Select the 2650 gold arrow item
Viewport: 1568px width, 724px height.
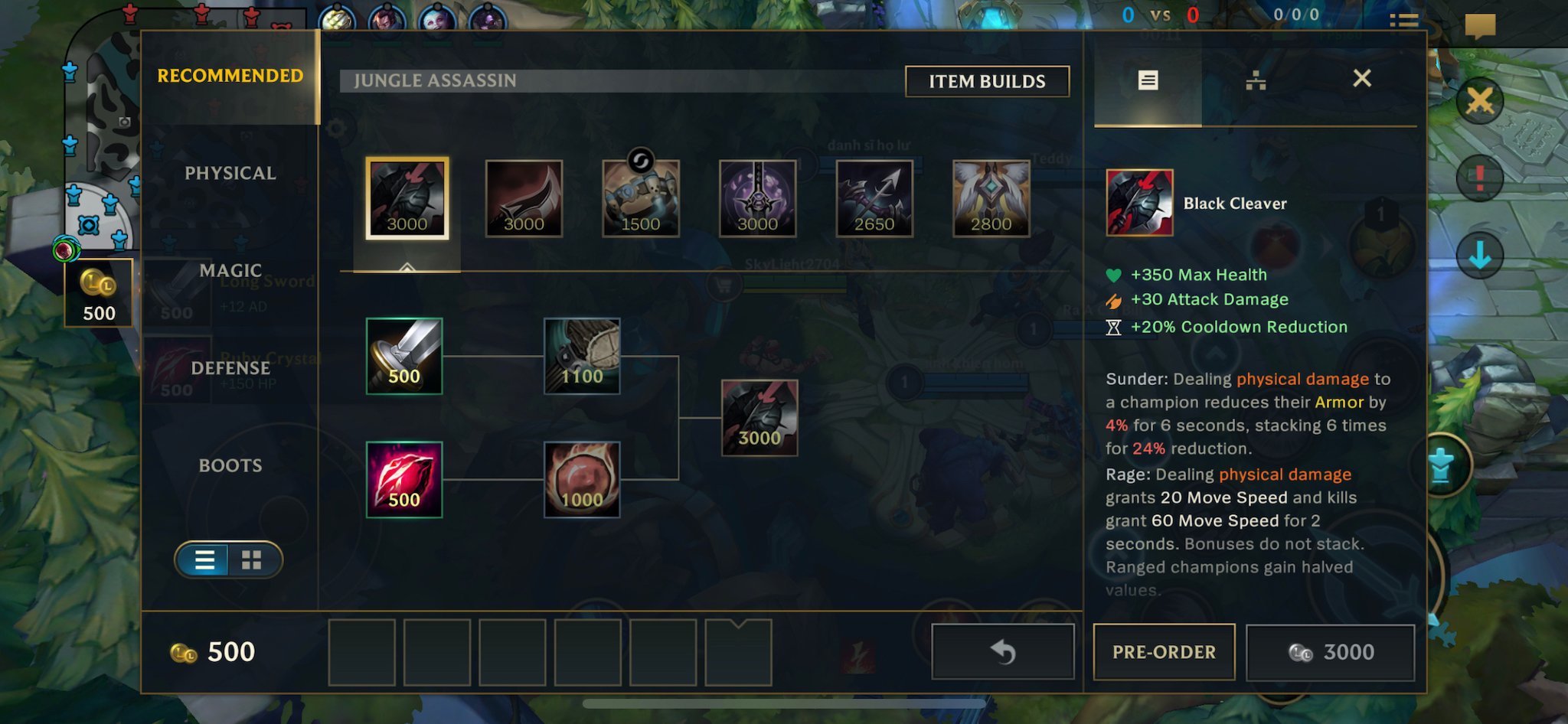click(874, 198)
